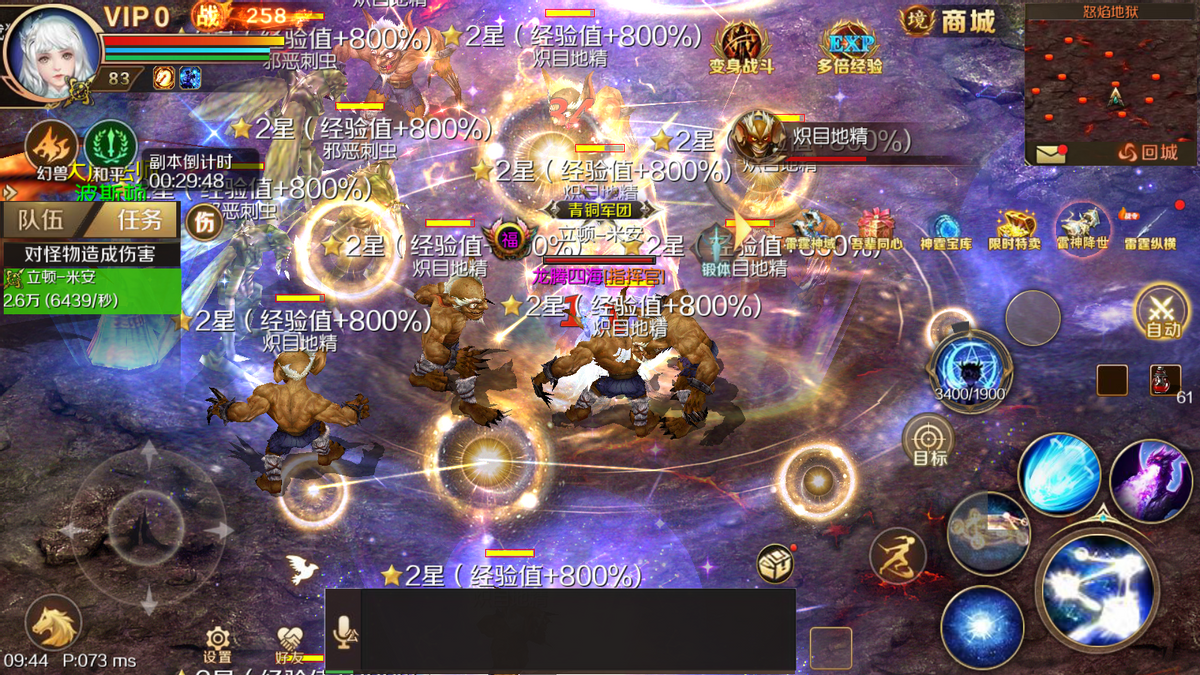Open the 好友 friends list
1200x675 pixels.
(x=291, y=643)
